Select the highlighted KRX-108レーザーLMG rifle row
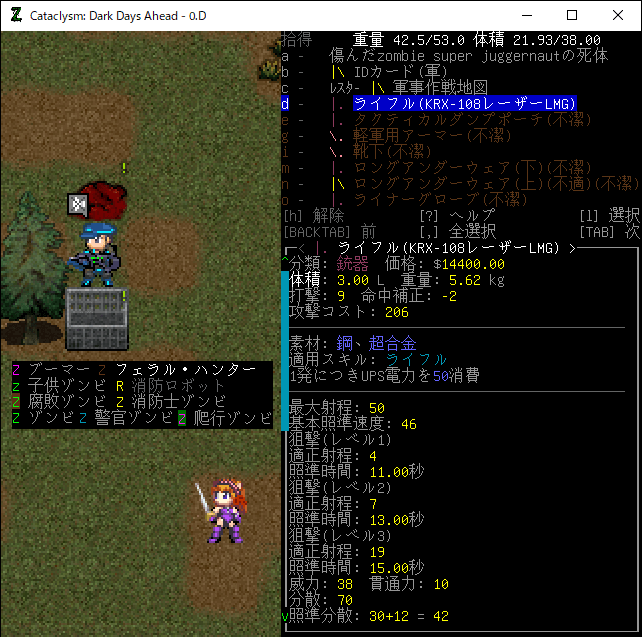Viewport: 642px width, 637px height. (465, 104)
